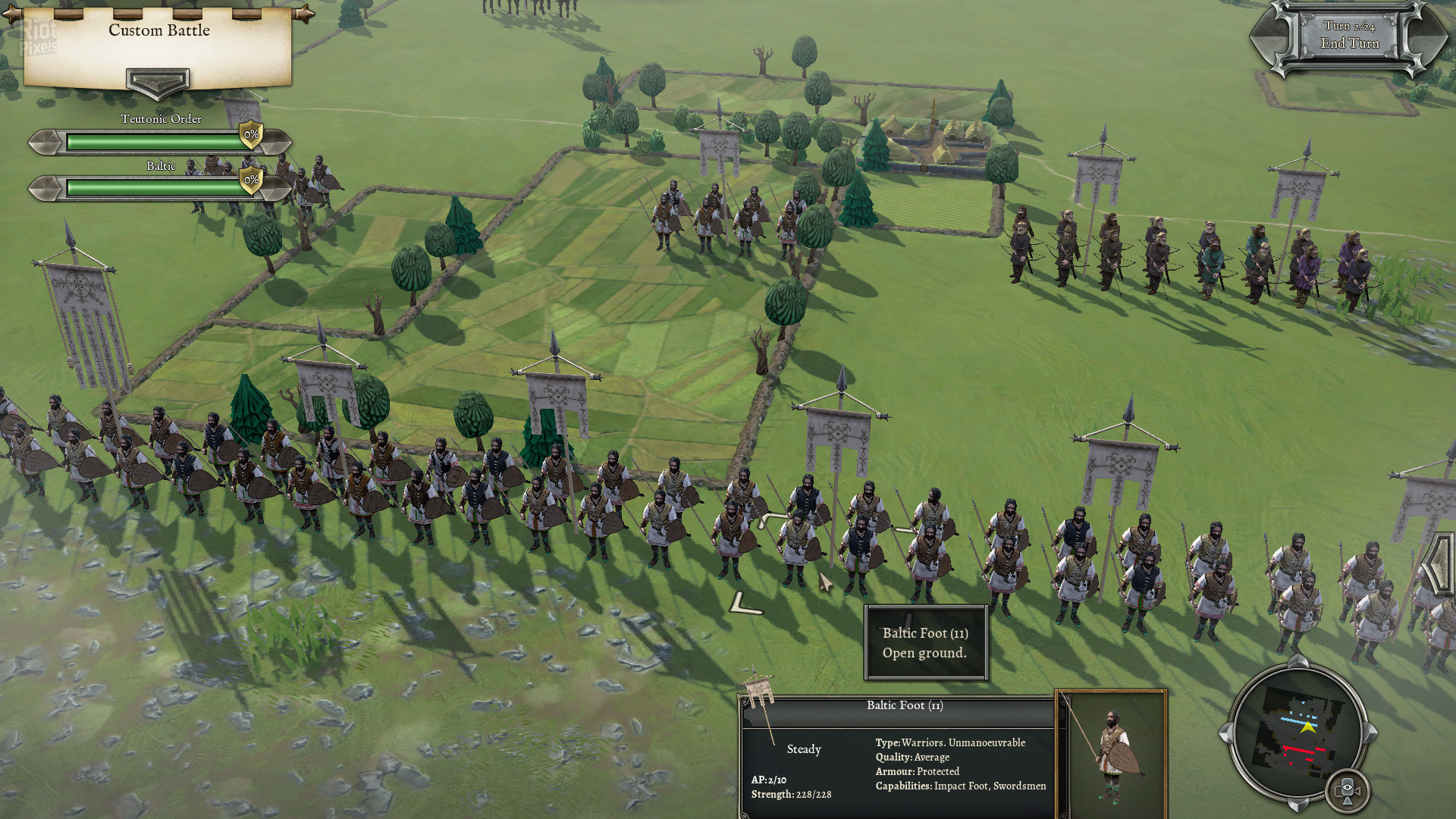
Task: Click the minimap's top arrow
Action: point(1298,661)
